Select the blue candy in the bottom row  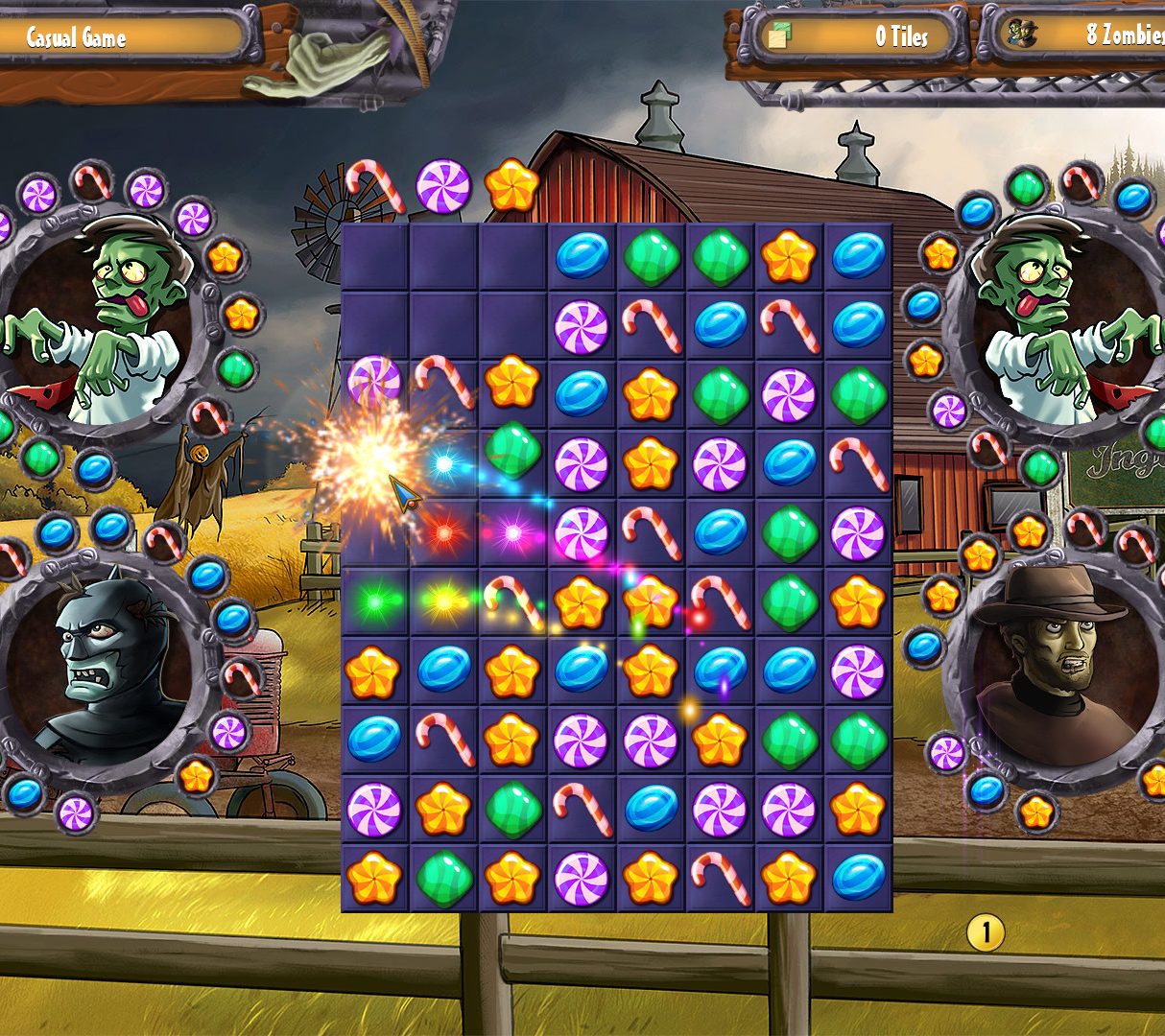click(x=858, y=878)
